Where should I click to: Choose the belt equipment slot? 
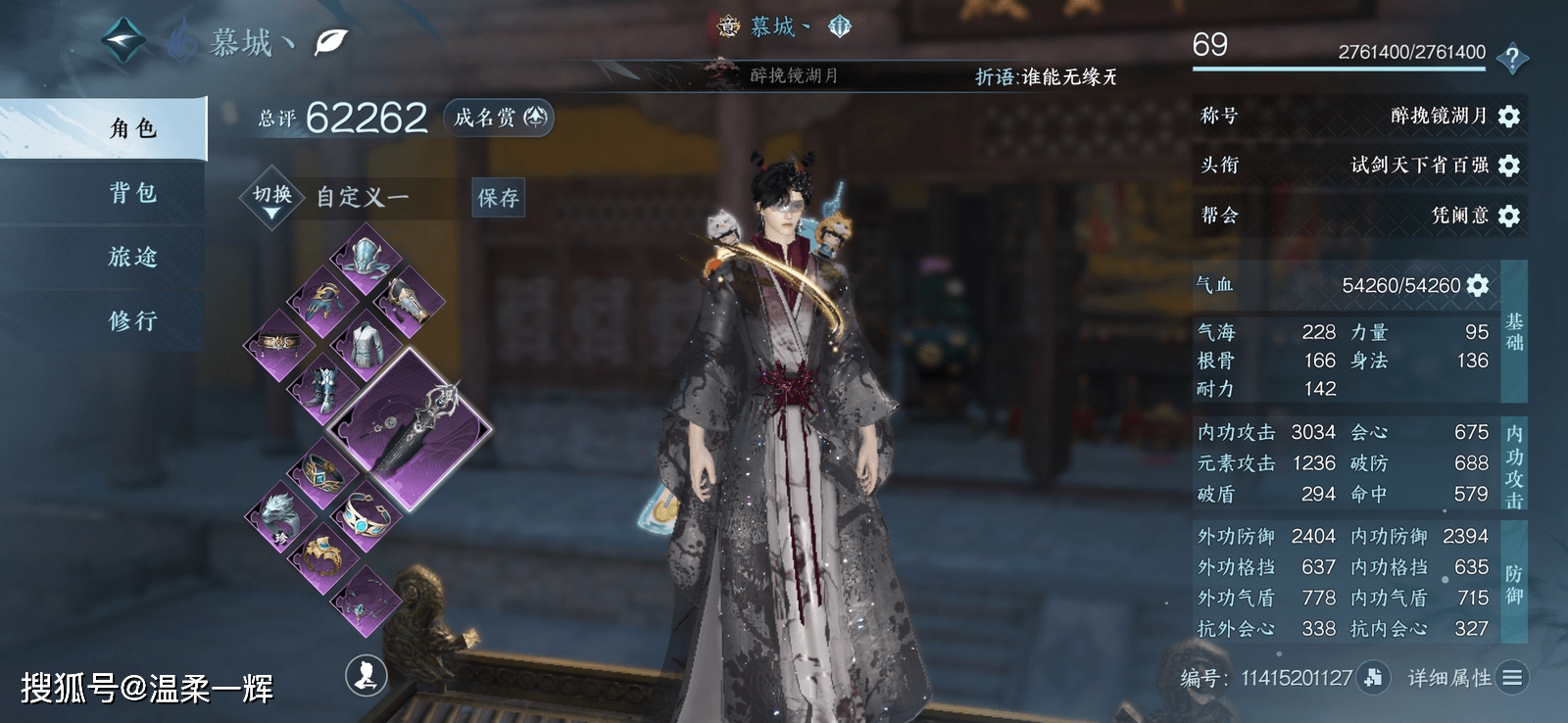[279, 343]
